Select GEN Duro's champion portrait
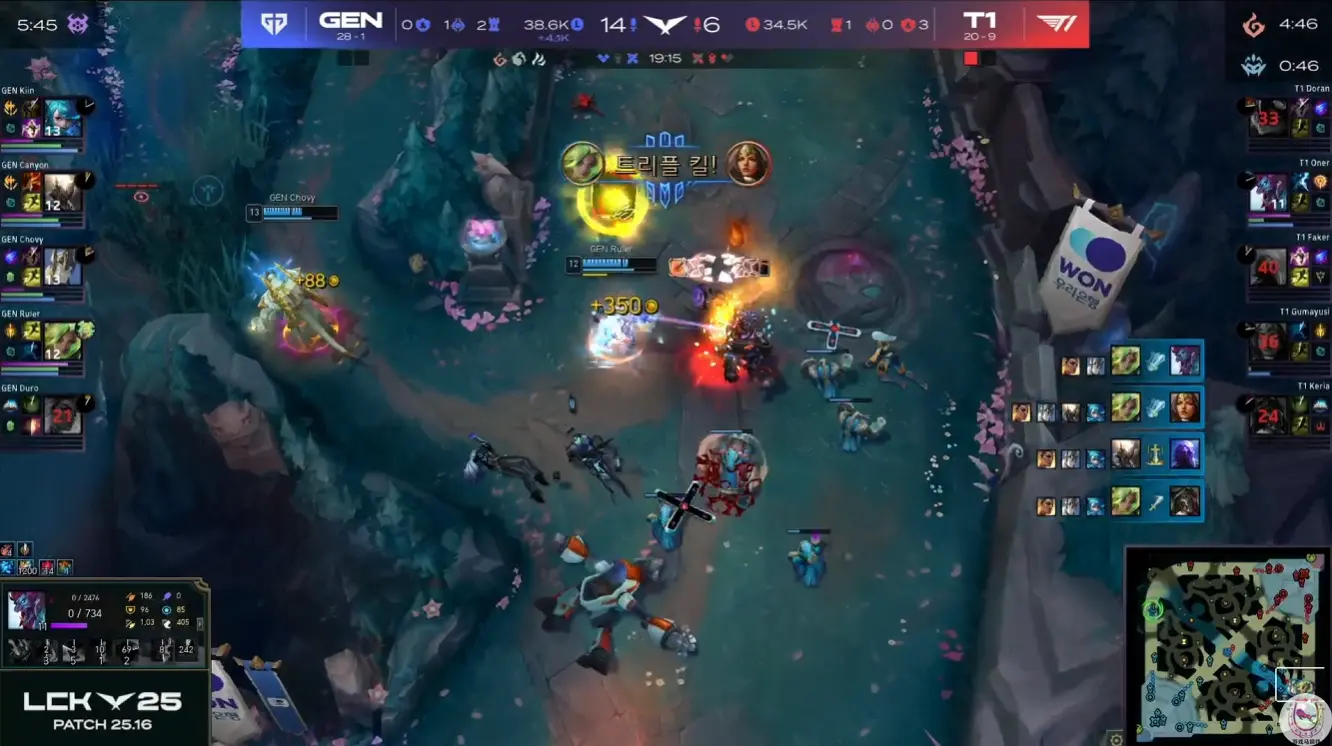Viewport: 1332px width, 746px height. point(62,415)
